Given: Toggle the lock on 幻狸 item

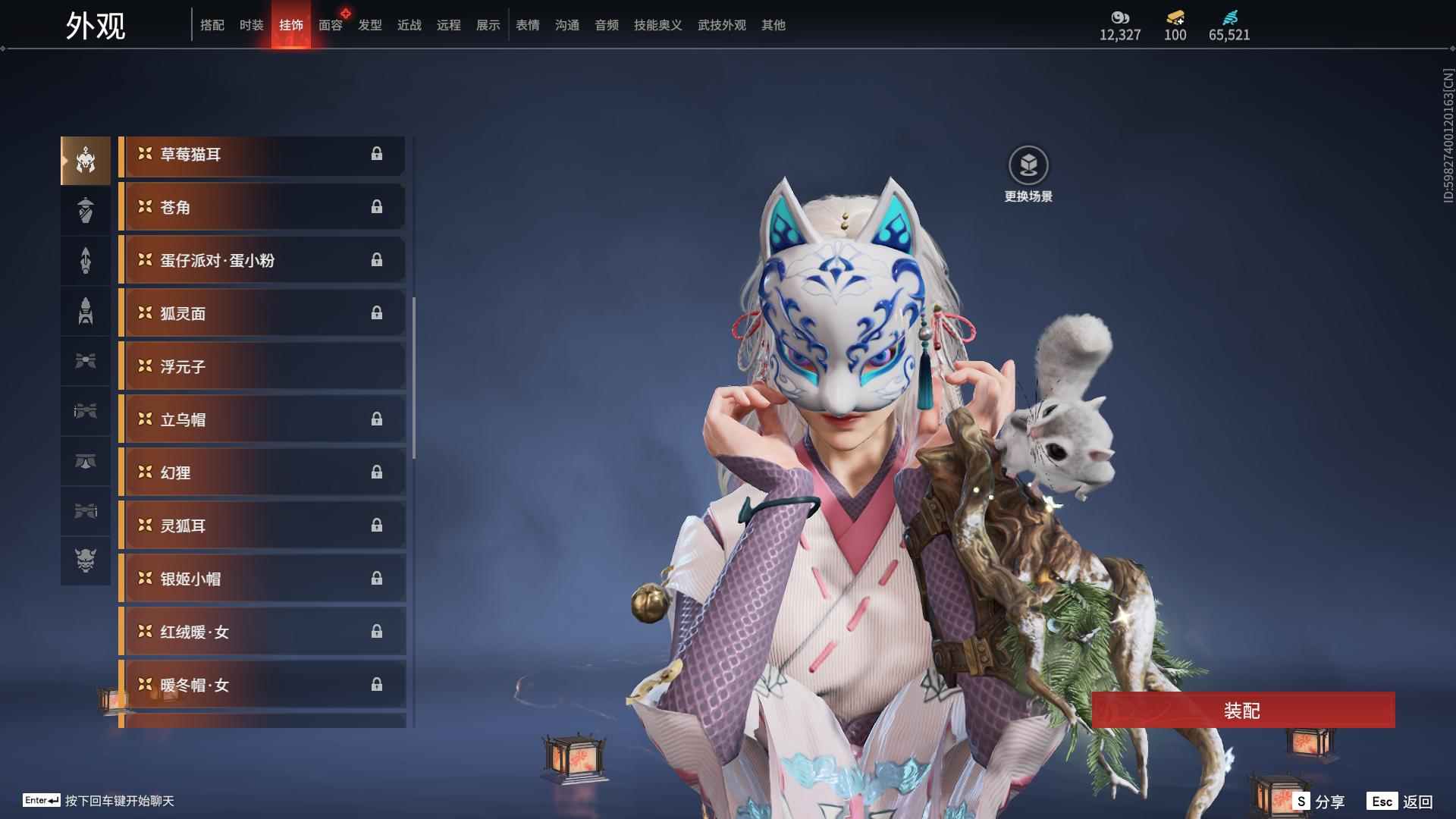Looking at the screenshot, I should [x=378, y=472].
